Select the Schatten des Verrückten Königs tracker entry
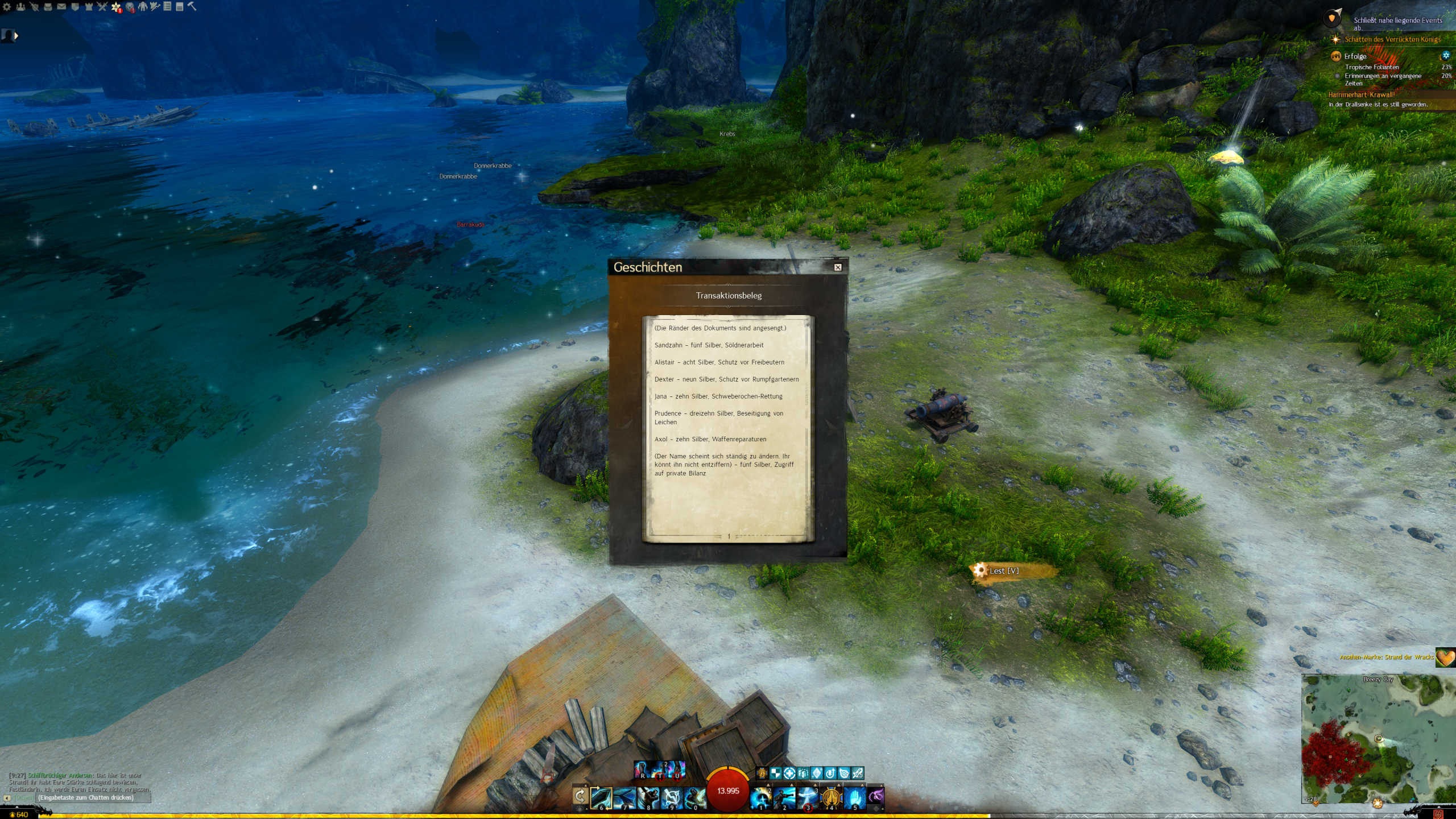Image resolution: width=1456 pixels, height=819 pixels. tap(1392, 39)
